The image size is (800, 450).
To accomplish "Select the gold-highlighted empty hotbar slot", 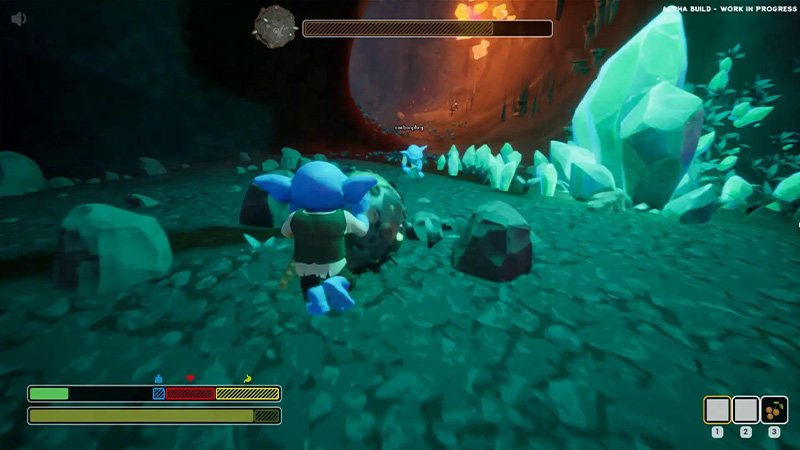I will point(717,410).
